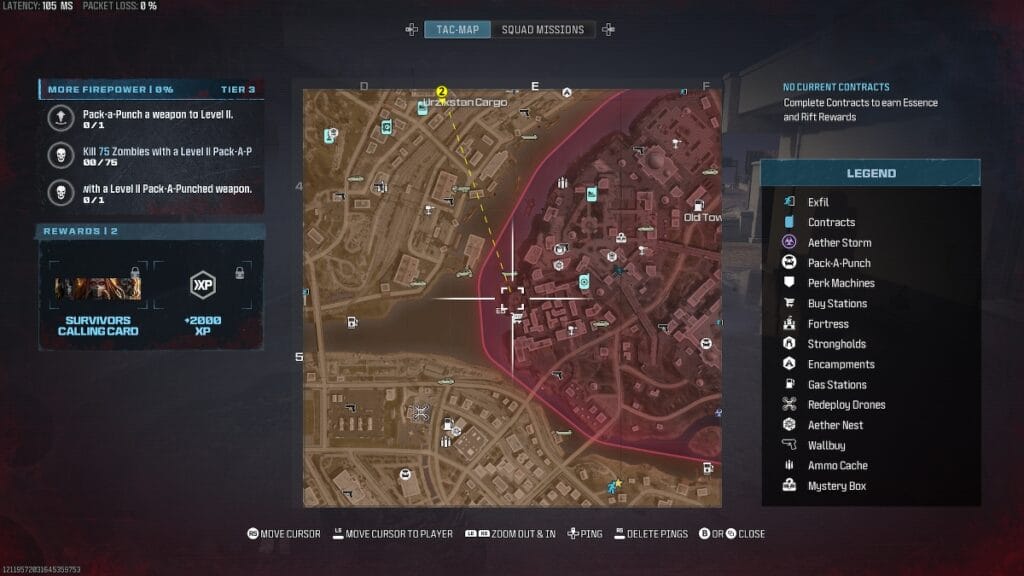Select the TAC-MAP tab
The width and height of the screenshot is (1024, 576).
(458, 29)
